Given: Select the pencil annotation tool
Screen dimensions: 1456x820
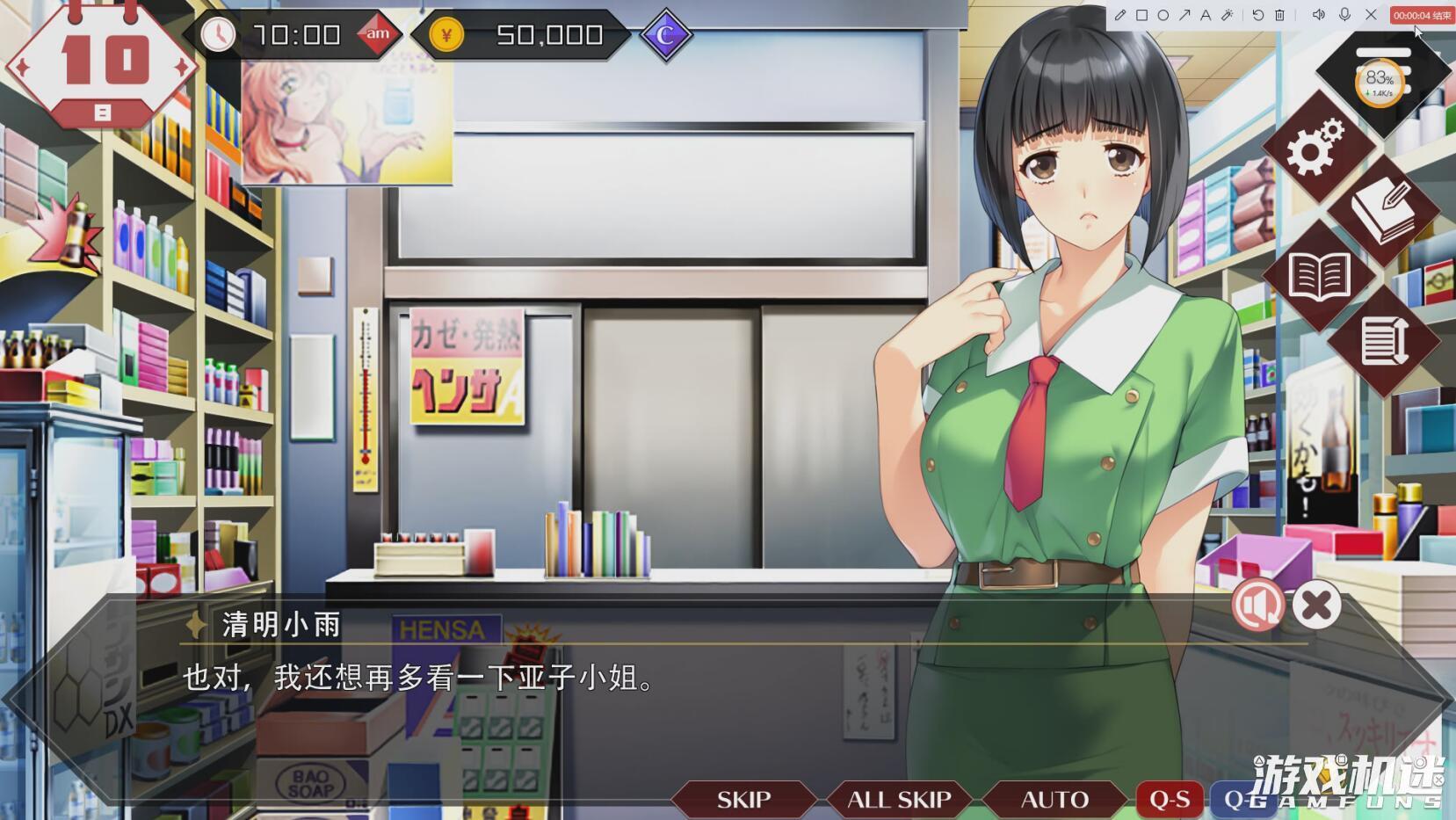Looking at the screenshot, I should (1121, 15).
